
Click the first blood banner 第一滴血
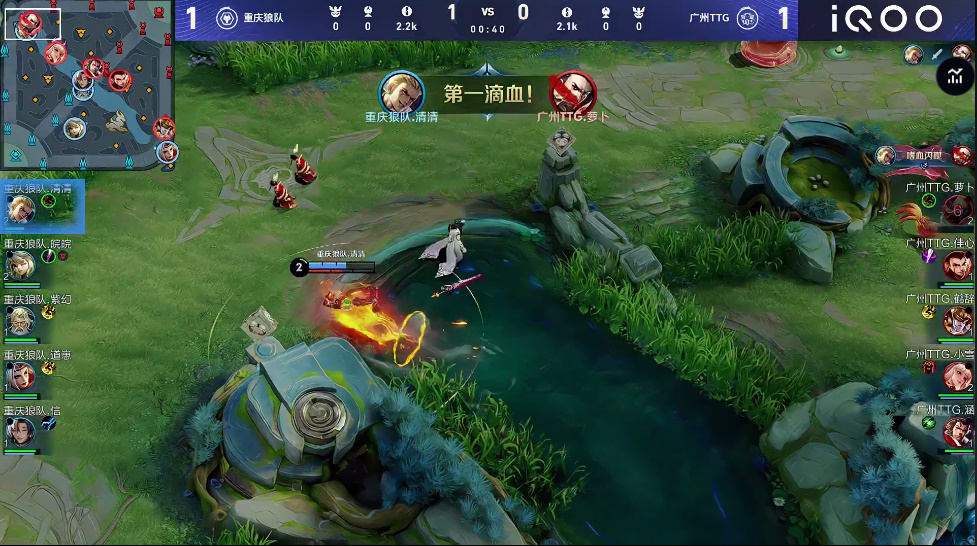point(488,95)
